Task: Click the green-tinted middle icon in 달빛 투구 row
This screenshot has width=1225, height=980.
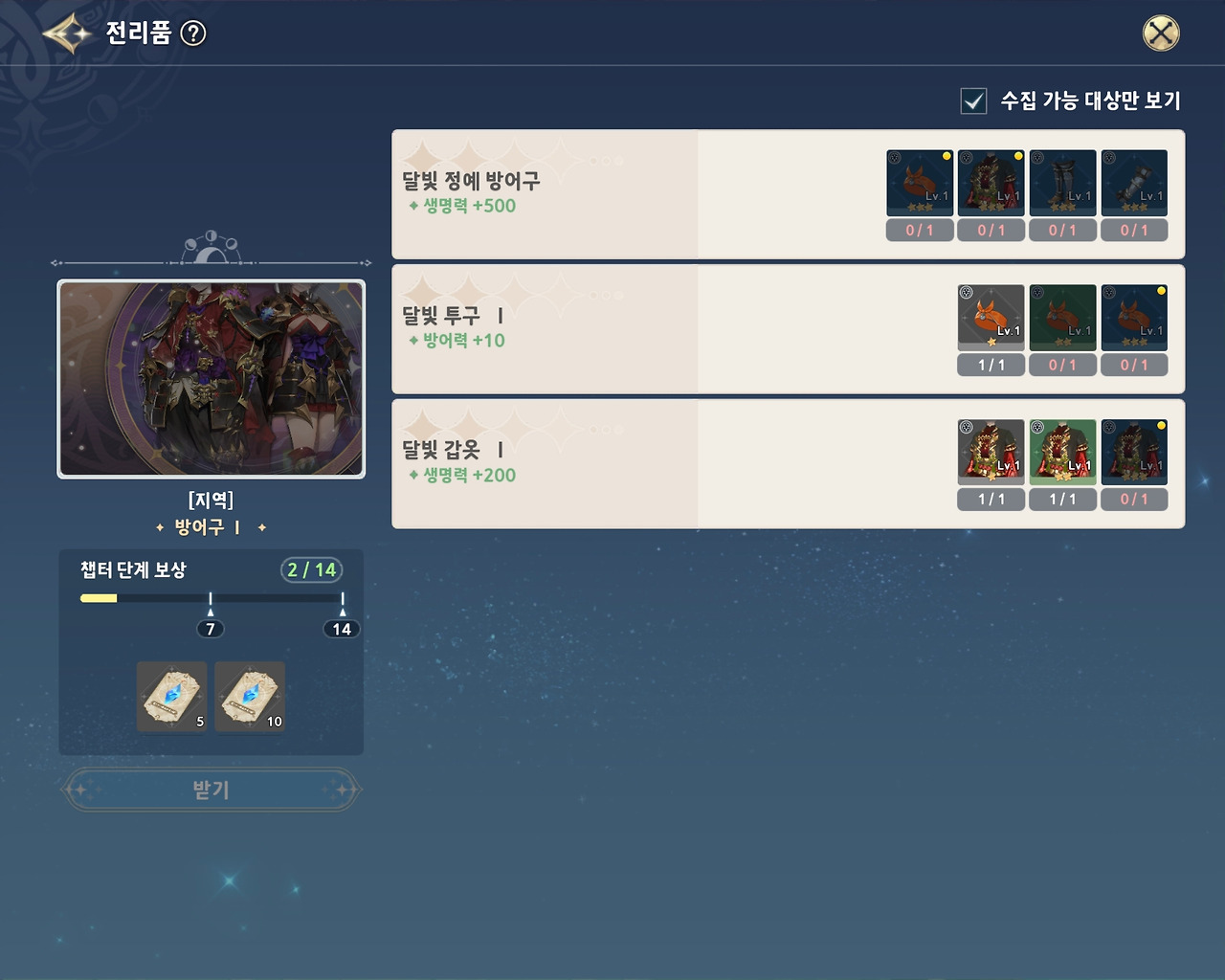Action: tap(1062, 317)
